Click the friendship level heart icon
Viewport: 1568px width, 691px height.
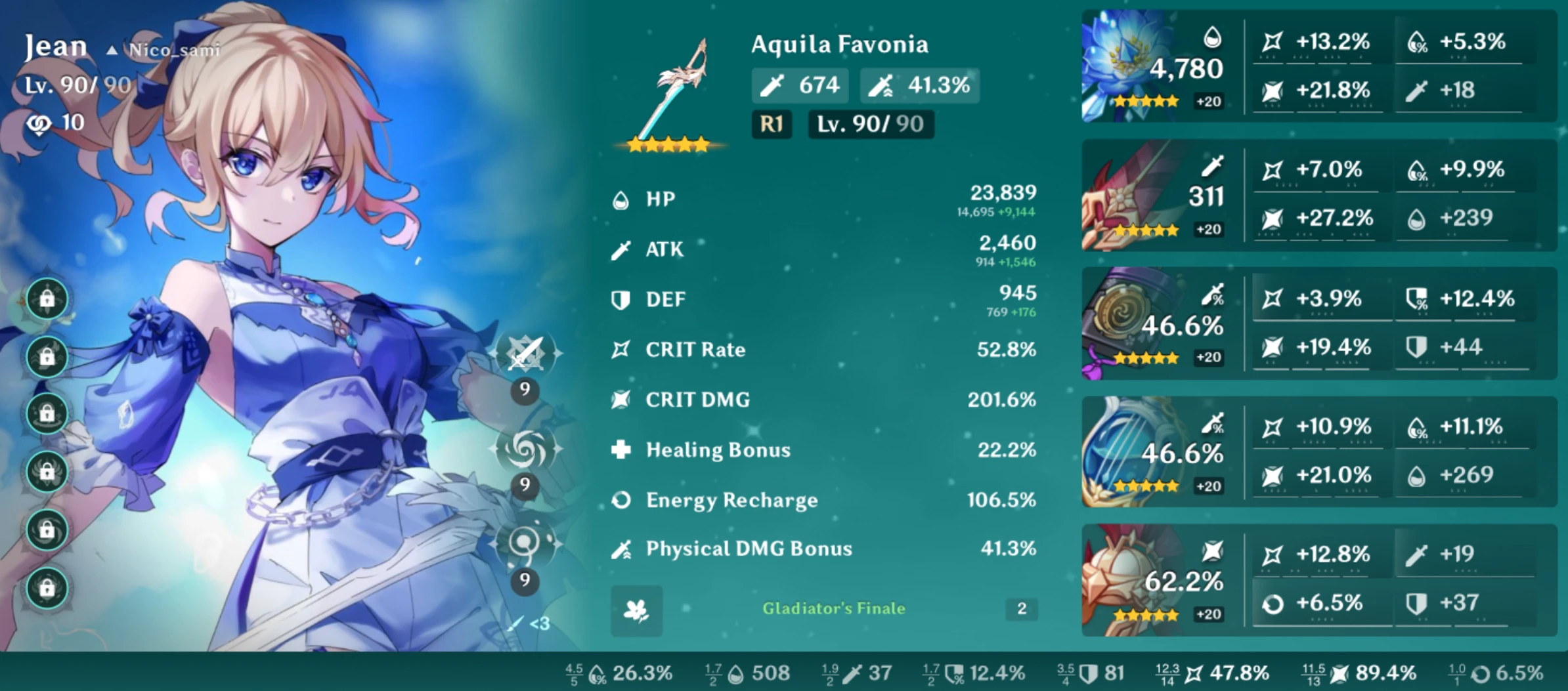(39, 121)
